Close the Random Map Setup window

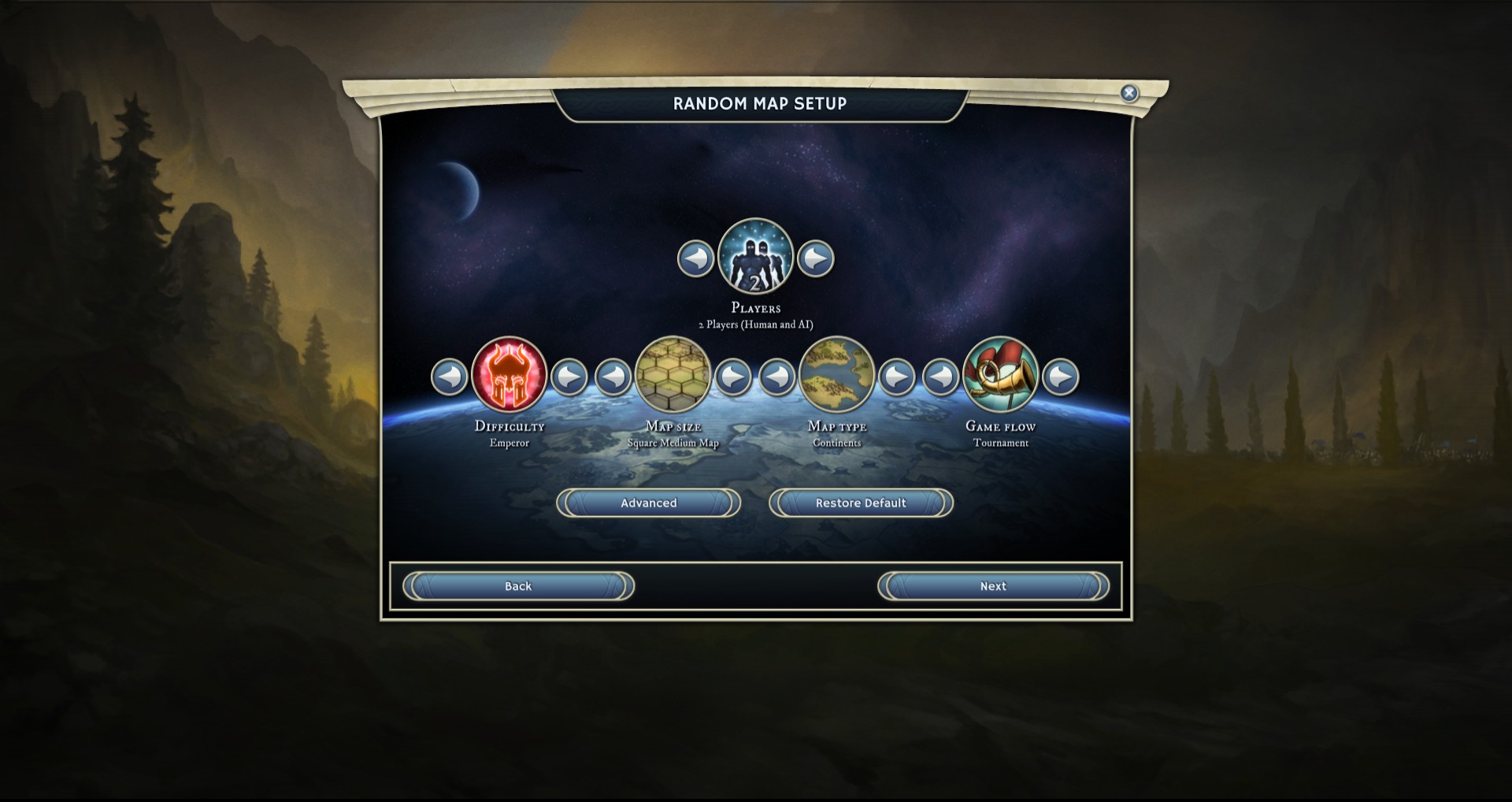[1129, 93]
